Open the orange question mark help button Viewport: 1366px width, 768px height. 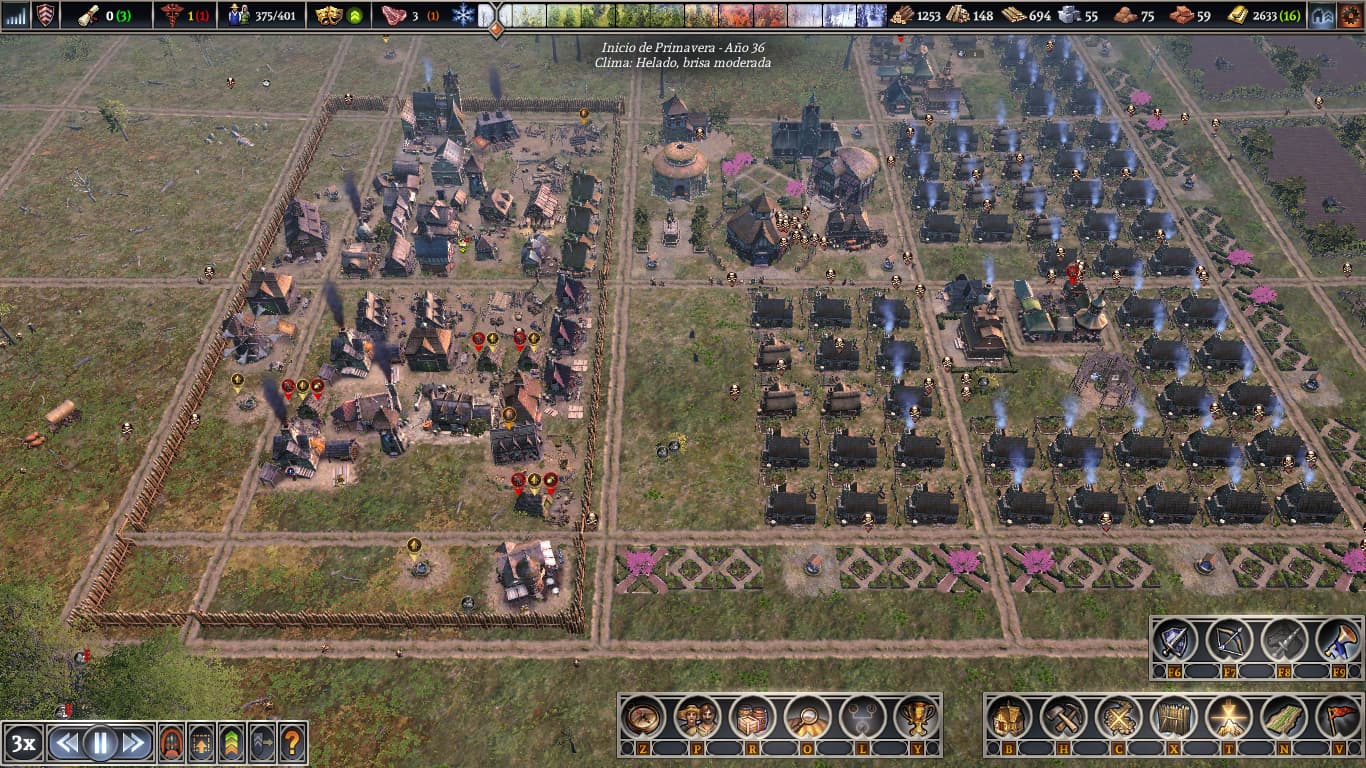point(291,743)
